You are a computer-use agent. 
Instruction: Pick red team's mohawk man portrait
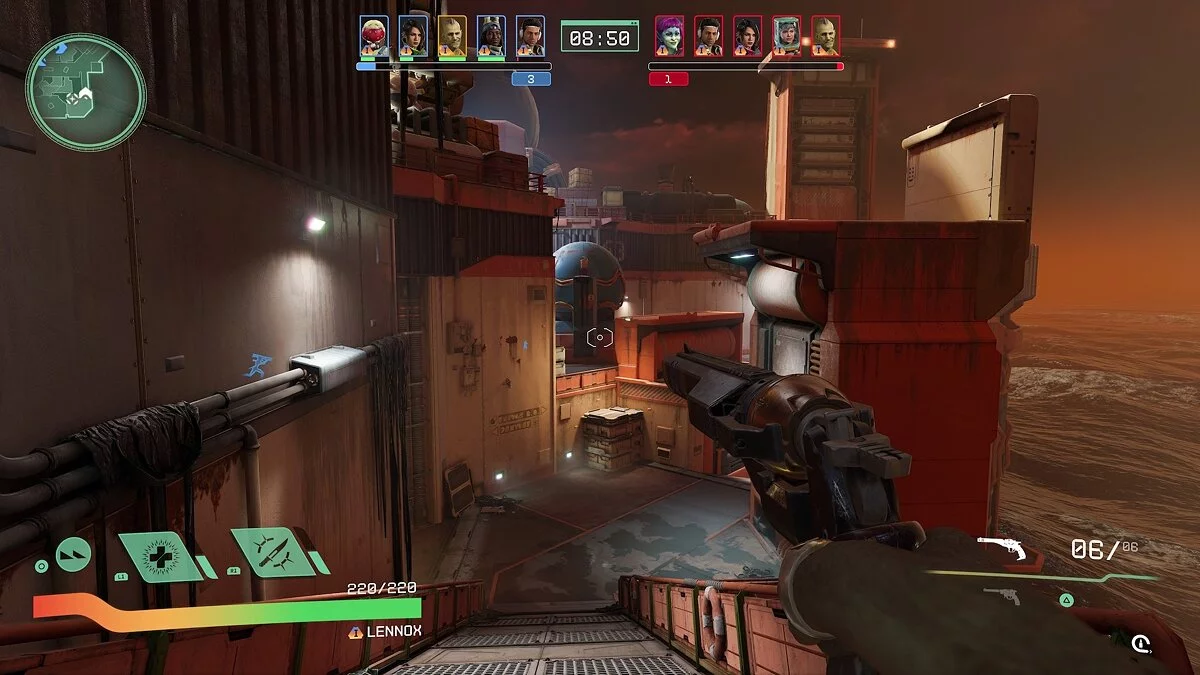(825, 36)
